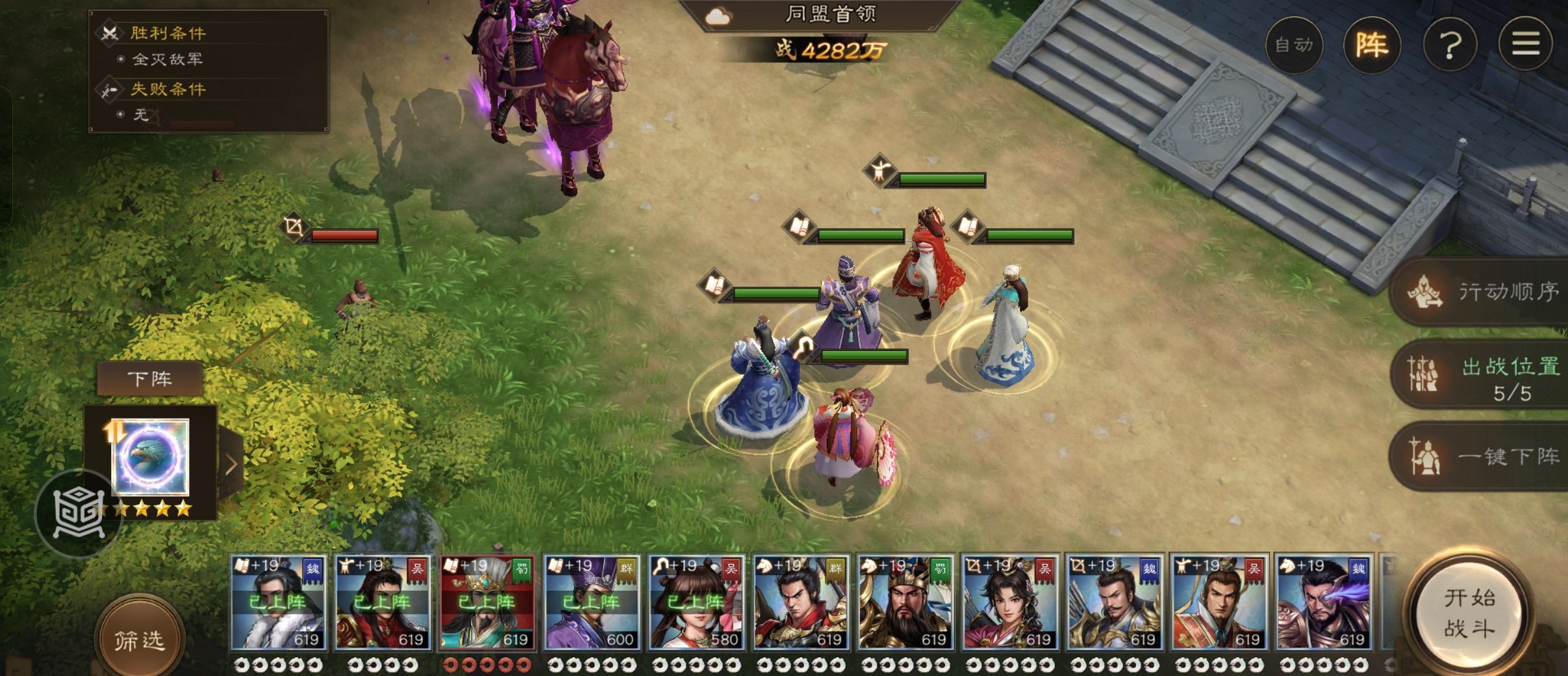Select the level 600 purple-hat hero card

(x=591, y=603)
